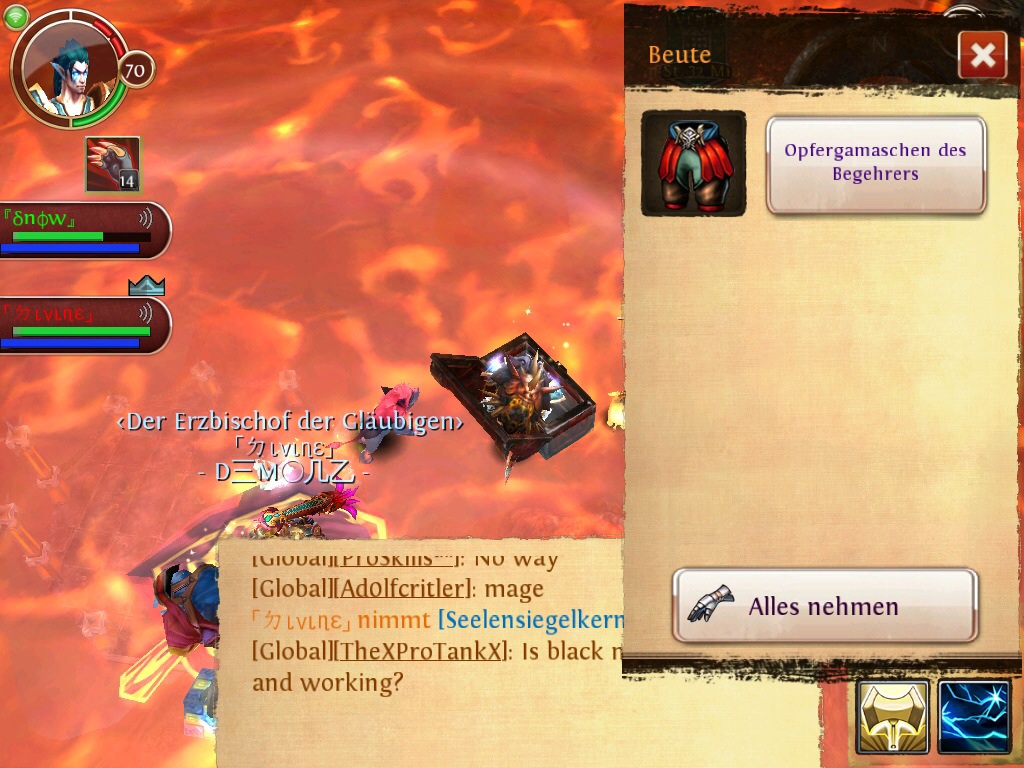Image resolution: width=1024 pixels, height=768 pixels.
Task: Select the red claw buff icon
Action: tap(112, 164)
